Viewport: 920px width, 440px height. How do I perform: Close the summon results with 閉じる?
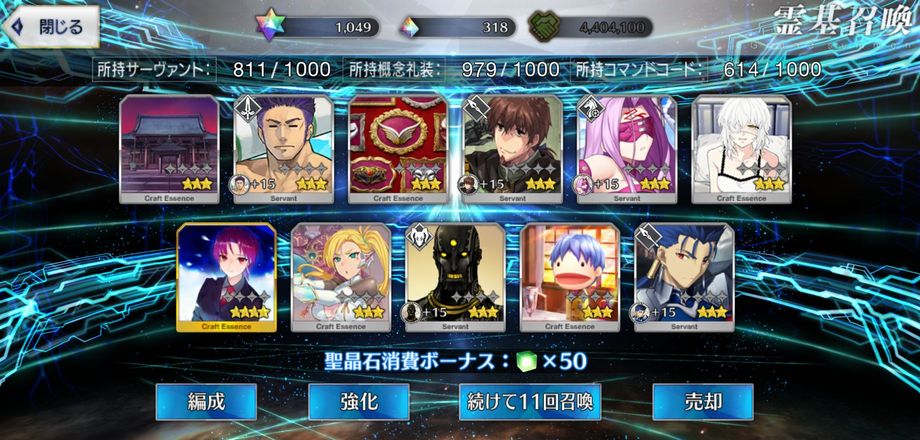[52, 26]
